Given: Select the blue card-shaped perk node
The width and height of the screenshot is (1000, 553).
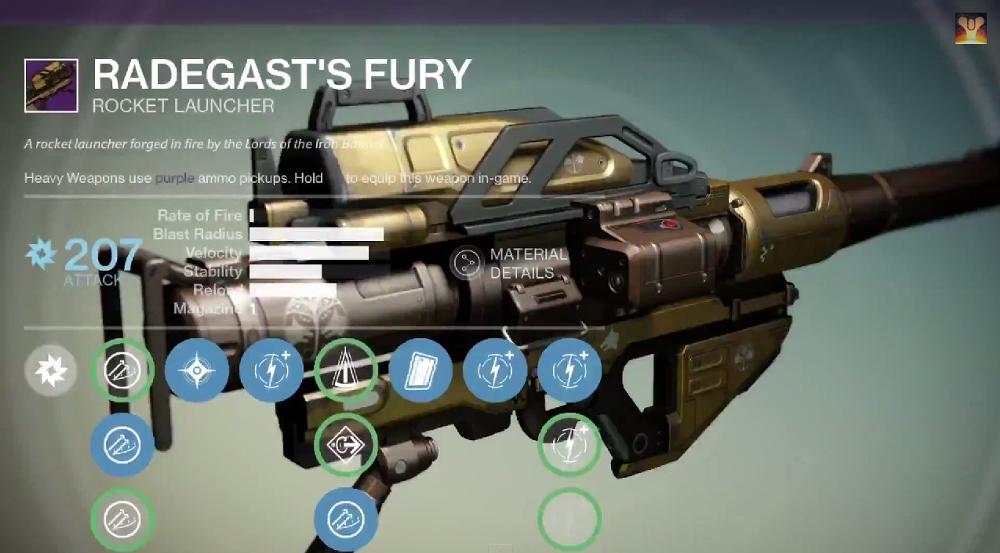Looking at the screenshot, I should click(x=421, y=371).
